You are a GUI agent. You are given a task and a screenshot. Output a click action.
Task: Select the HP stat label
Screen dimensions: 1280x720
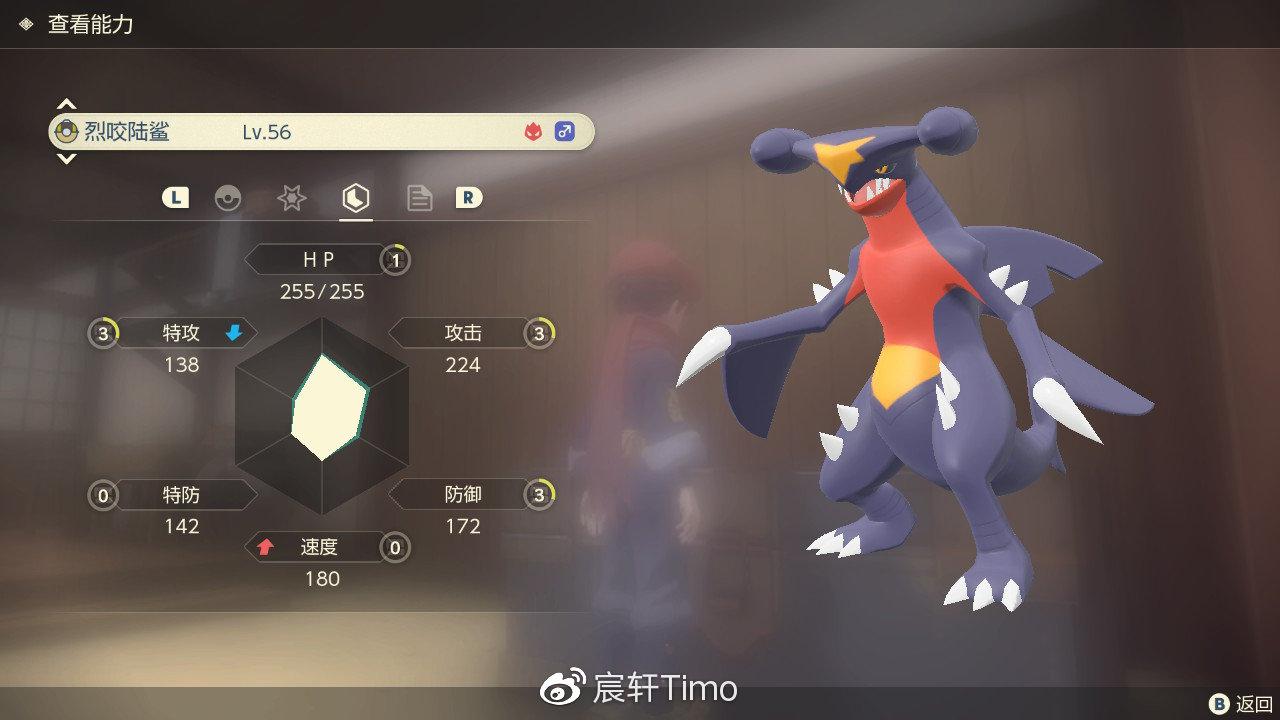(318, 260)
